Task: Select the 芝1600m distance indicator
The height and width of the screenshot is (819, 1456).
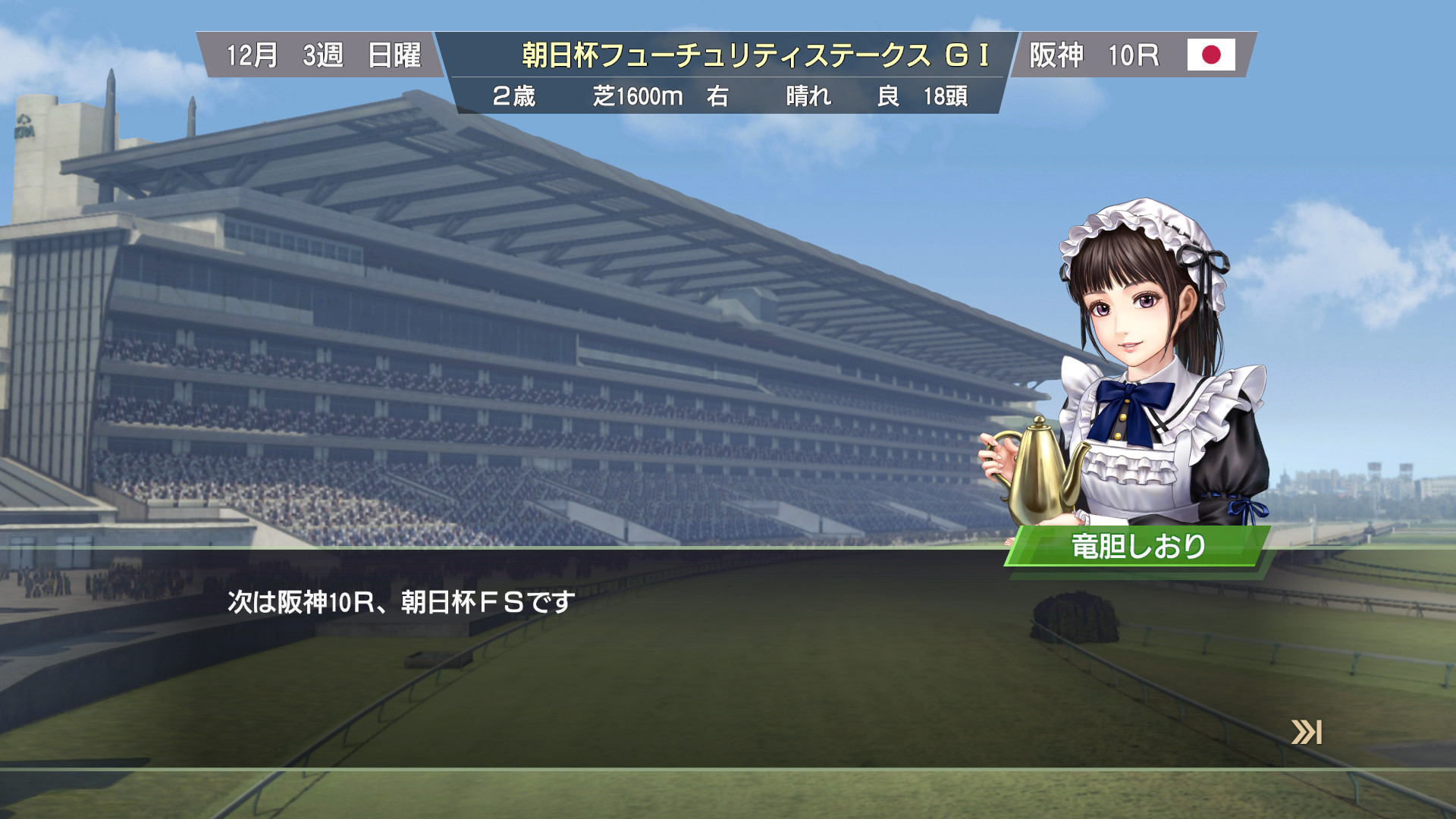Action: [x=637, y=97]
